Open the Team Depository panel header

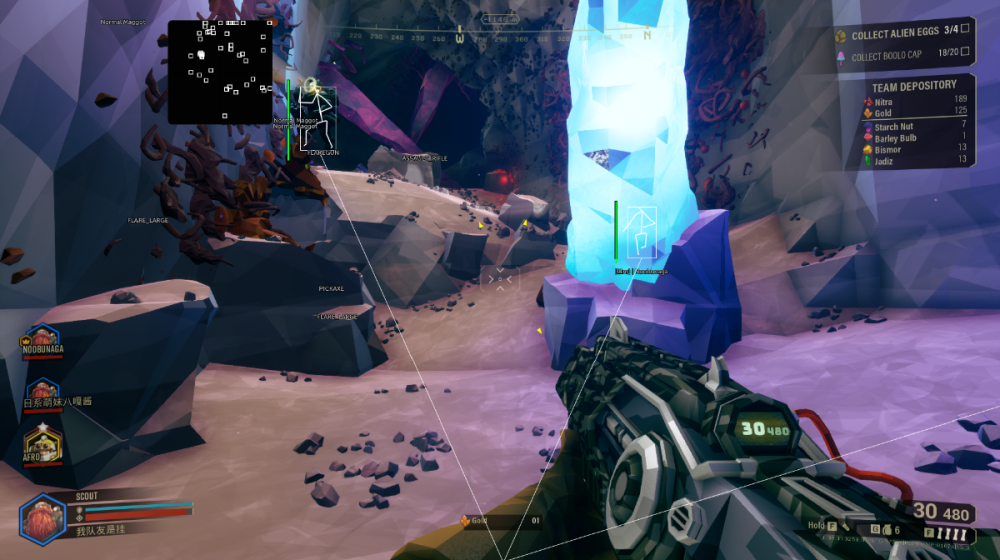tap(914, 85)
